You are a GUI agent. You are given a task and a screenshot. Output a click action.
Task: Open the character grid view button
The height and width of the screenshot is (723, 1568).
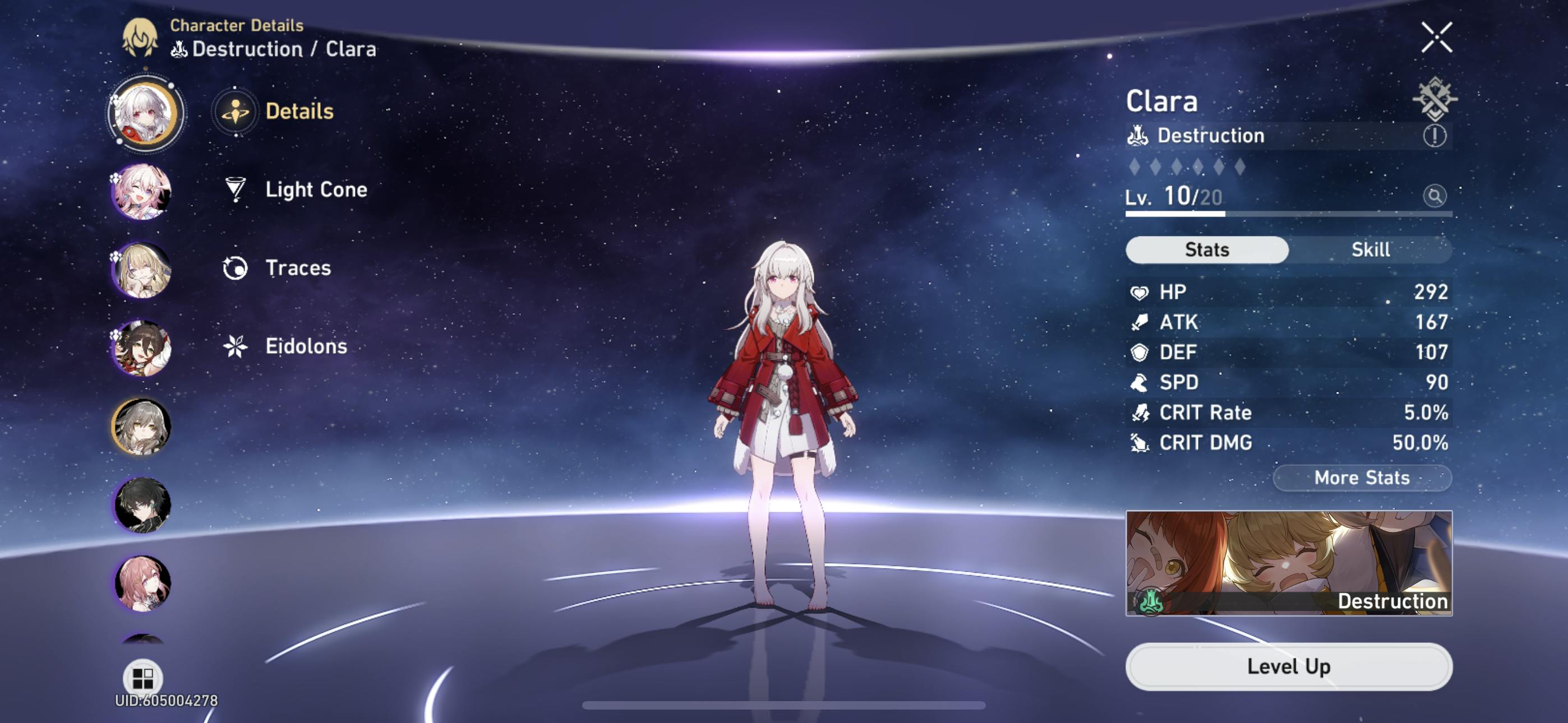point(142,676)
